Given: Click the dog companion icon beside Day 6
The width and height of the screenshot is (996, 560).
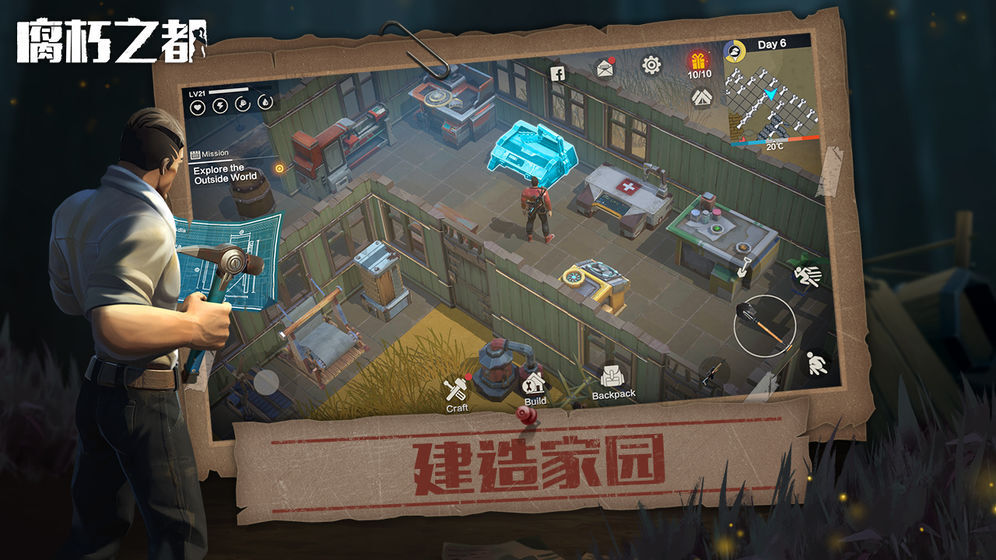Looking at the screenshot, I should [x=735, y=47].
